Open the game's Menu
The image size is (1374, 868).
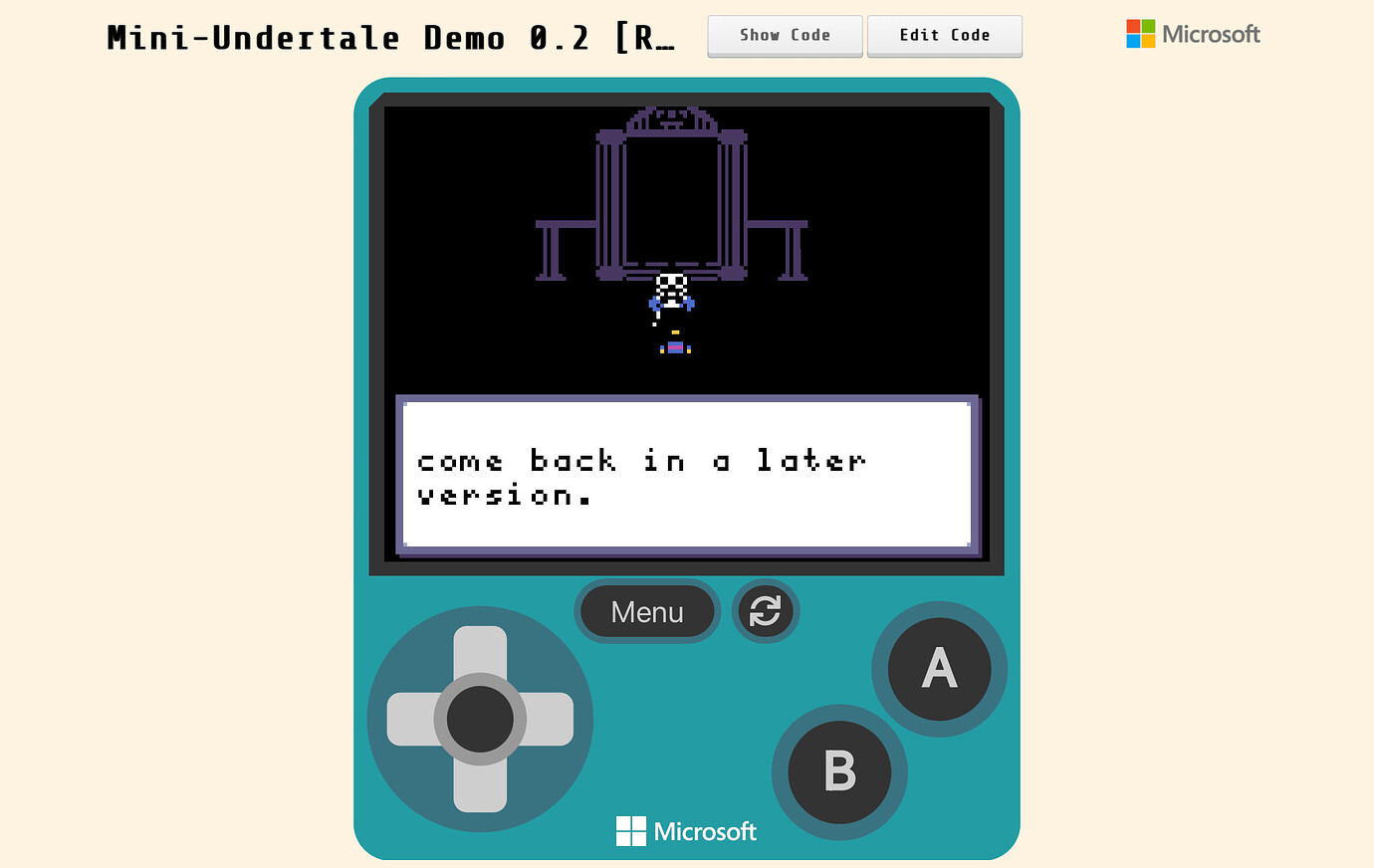point(647,611)
